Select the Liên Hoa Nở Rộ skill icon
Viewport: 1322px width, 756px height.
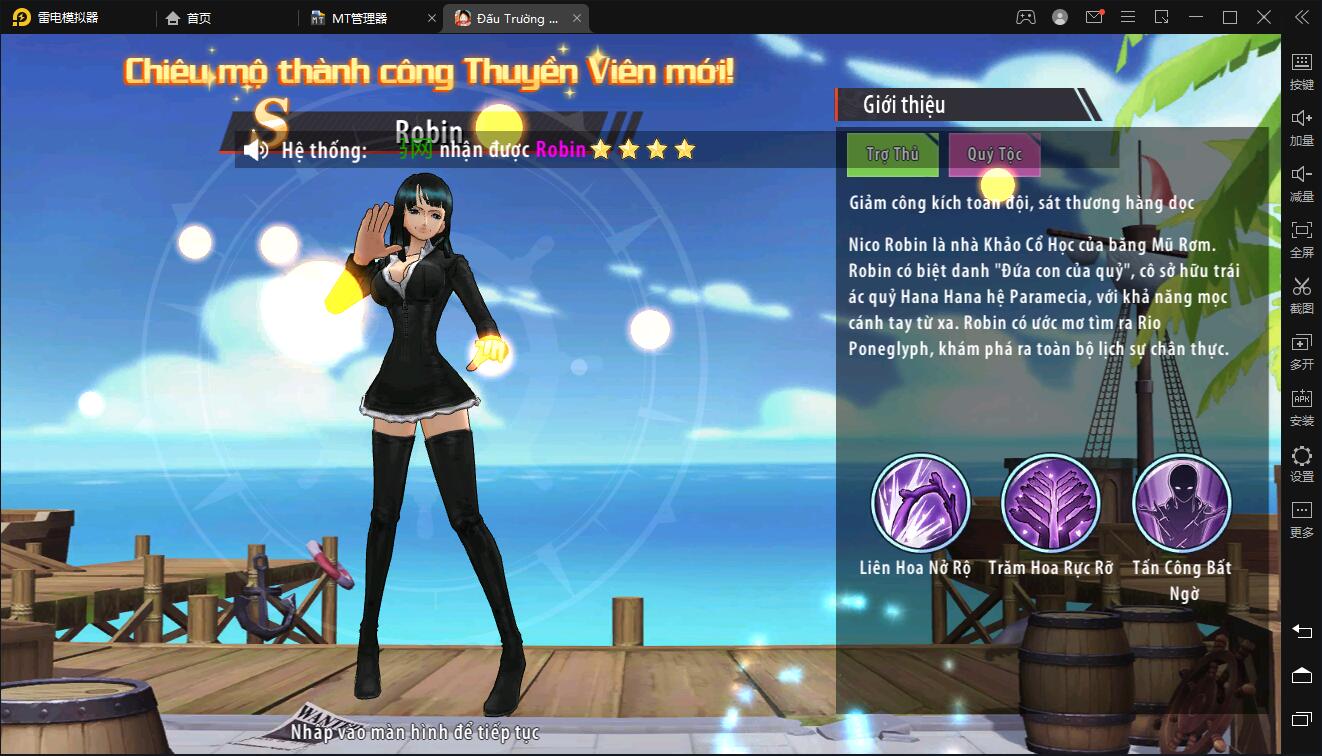921,503
